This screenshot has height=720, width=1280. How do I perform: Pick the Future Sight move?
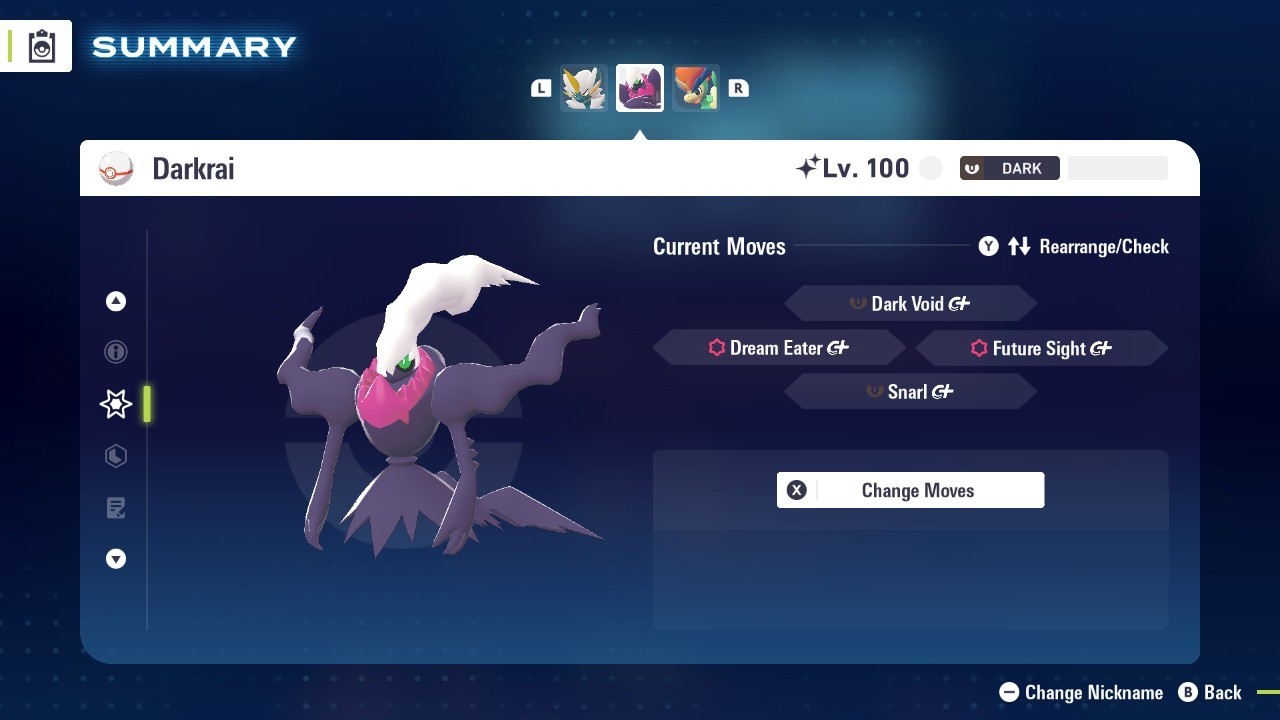click(1041, 348)
